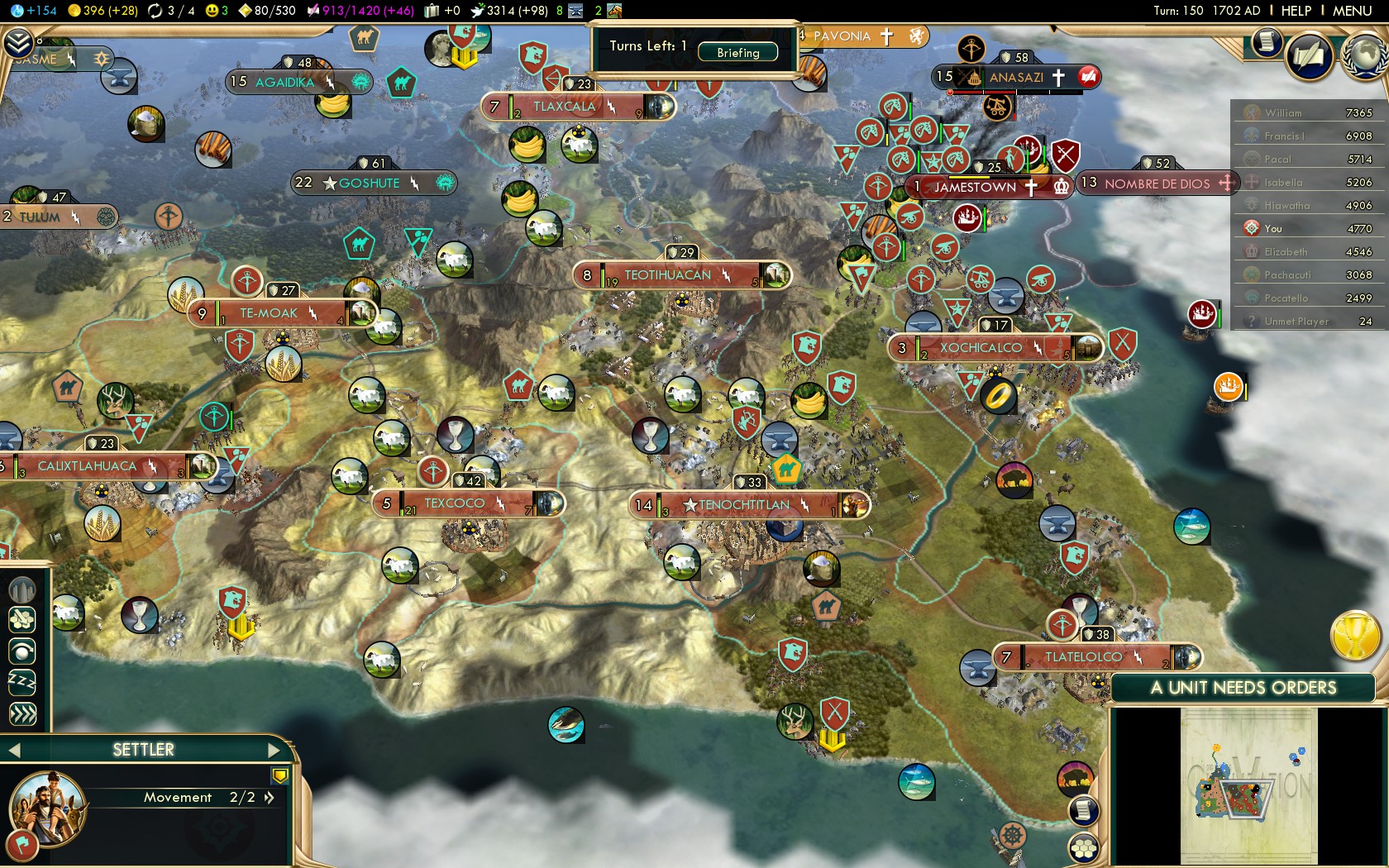
Task: Open the Tenochtitlan city banner
Action: click(744, 505)
